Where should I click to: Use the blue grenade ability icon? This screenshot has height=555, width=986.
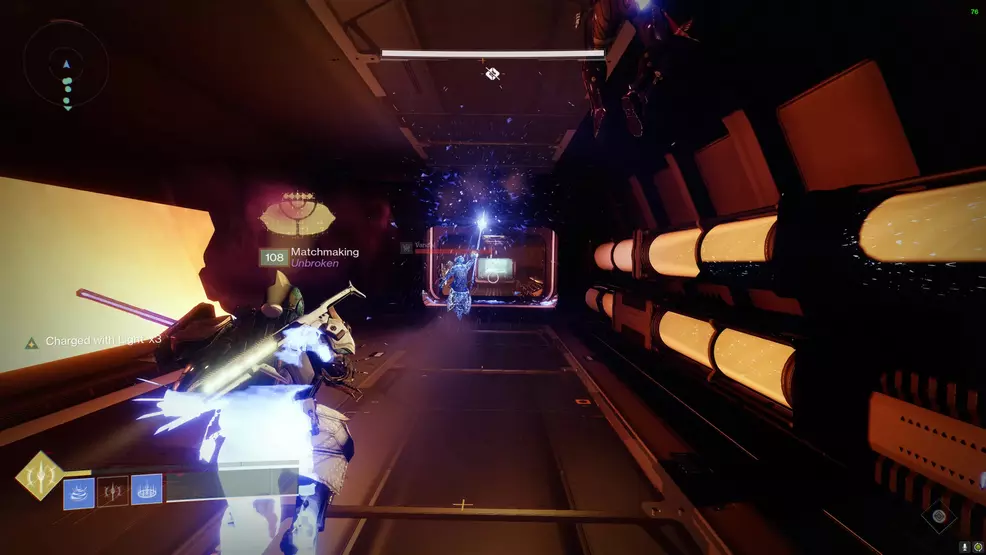click(79, 491)
